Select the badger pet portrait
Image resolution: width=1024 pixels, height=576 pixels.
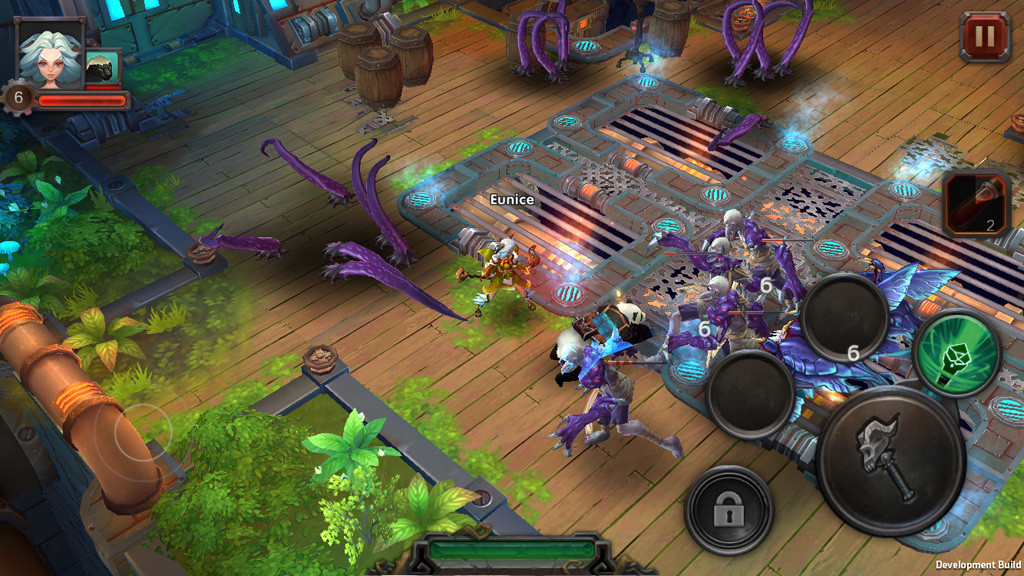[x=102, y=68]
